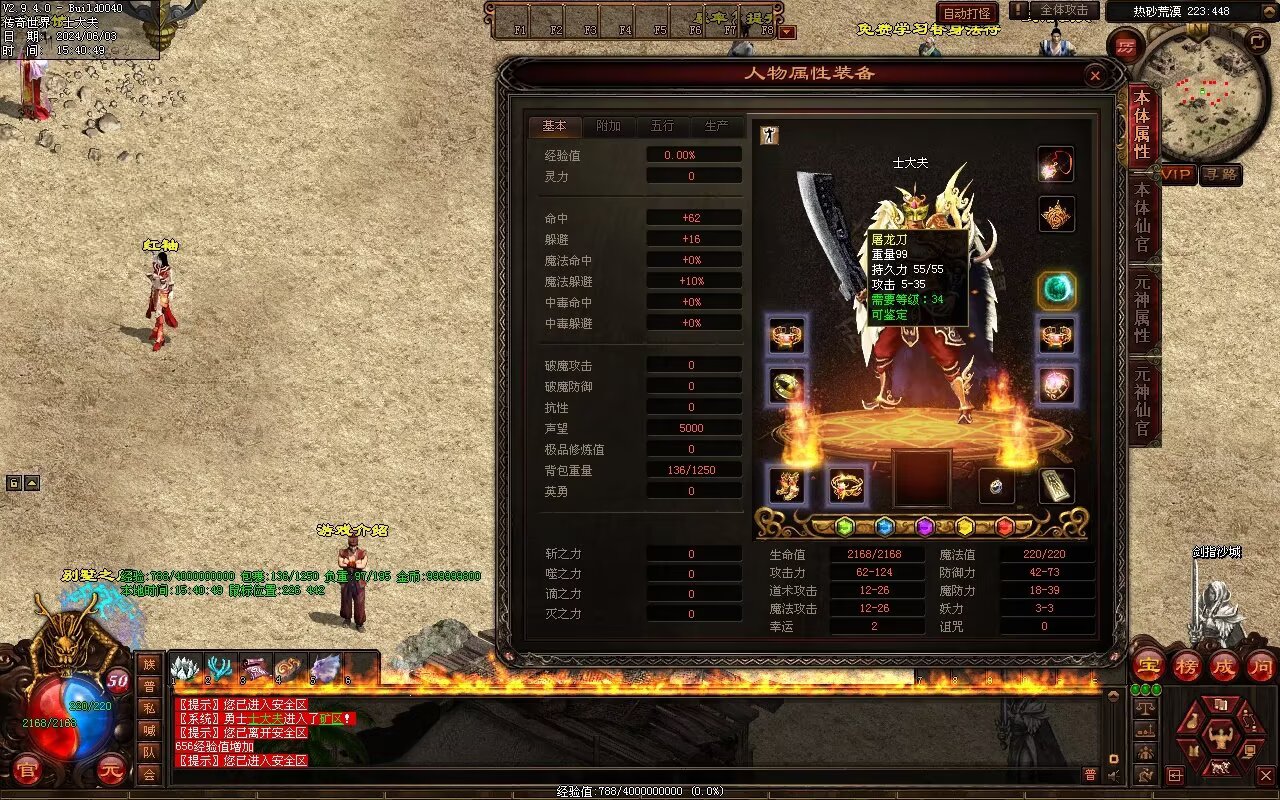The image size is (1280, 800).
Task: Open the 榜 rankings button
Action: (x=1186, y=666)
